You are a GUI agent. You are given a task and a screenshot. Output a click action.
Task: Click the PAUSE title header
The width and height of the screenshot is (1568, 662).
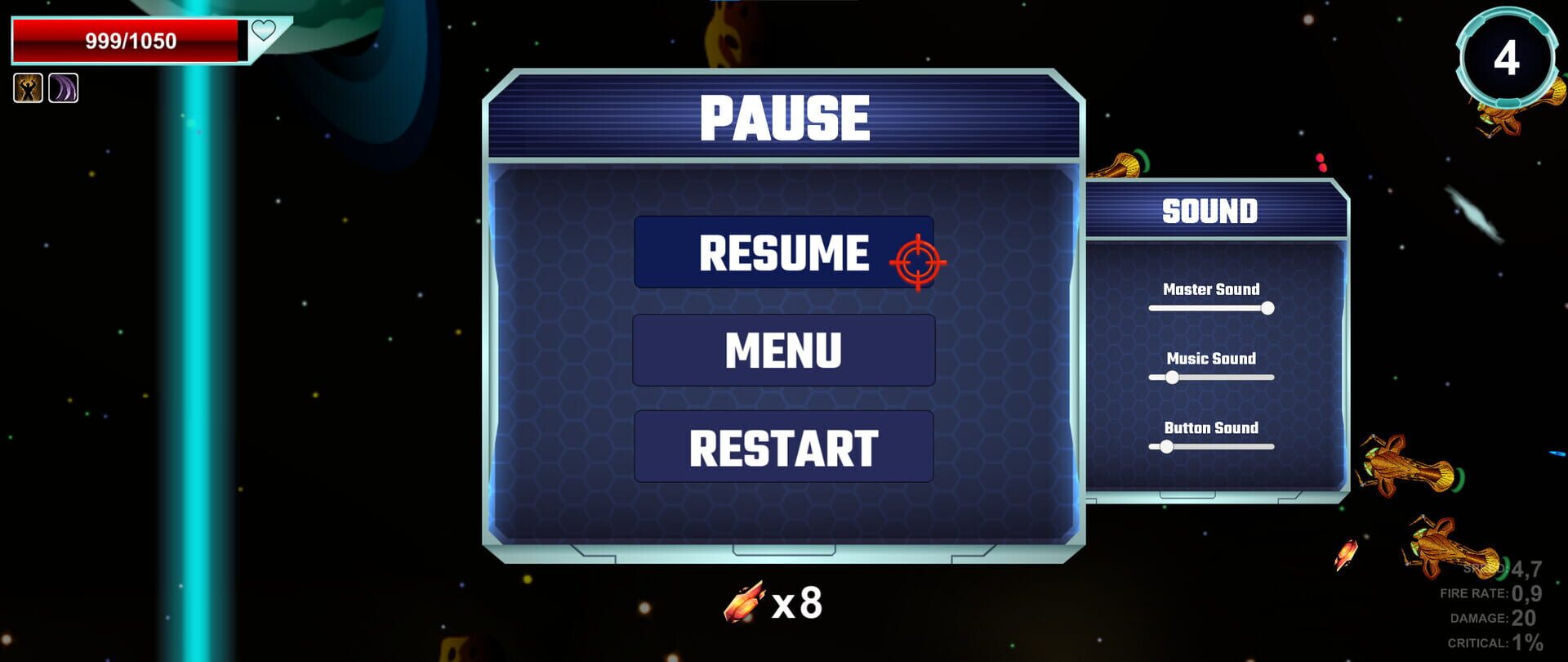[786, 119]
